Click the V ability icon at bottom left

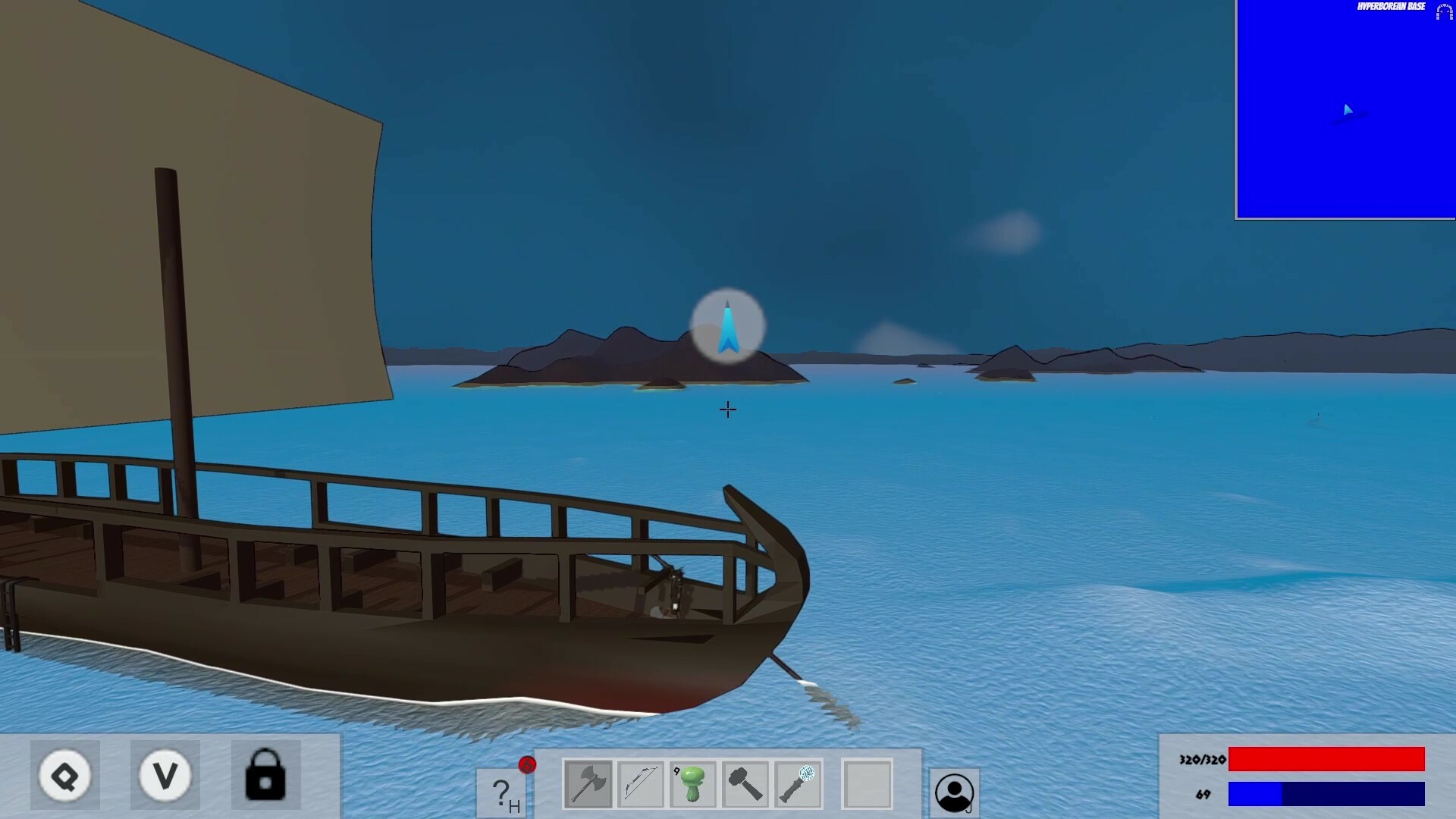[165, 775]
